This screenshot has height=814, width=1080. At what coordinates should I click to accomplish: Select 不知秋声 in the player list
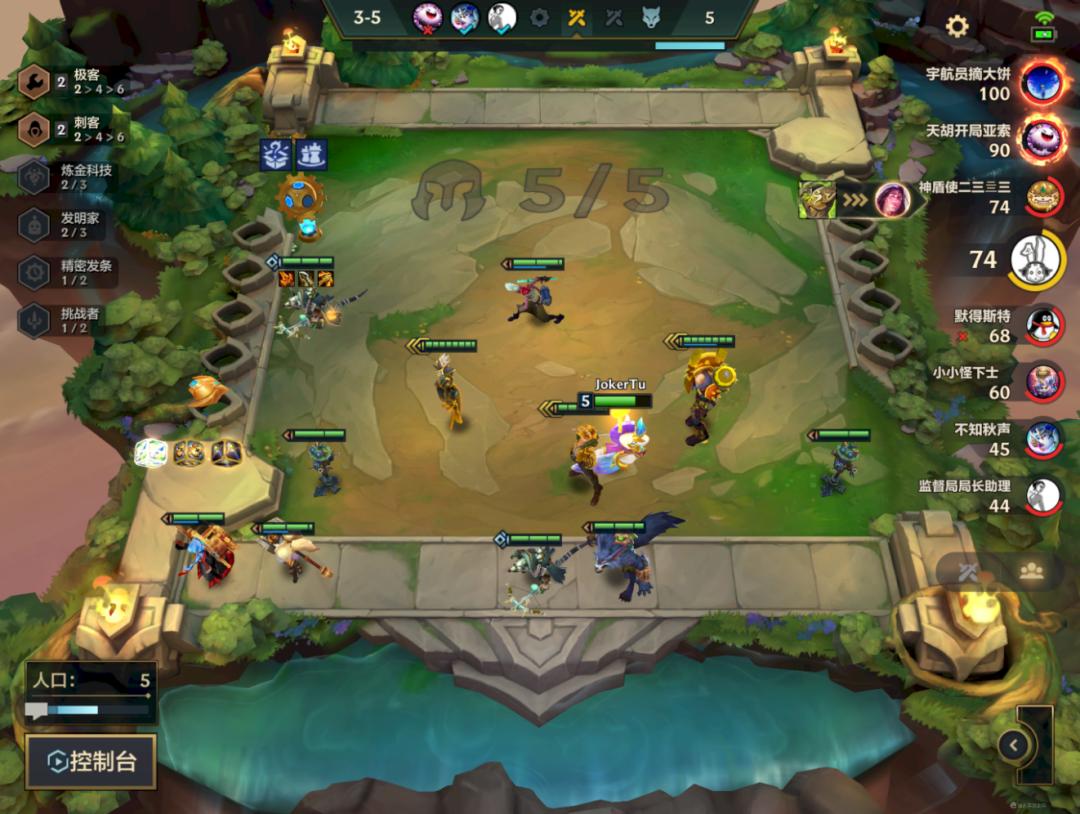(x=1043, y=438)
